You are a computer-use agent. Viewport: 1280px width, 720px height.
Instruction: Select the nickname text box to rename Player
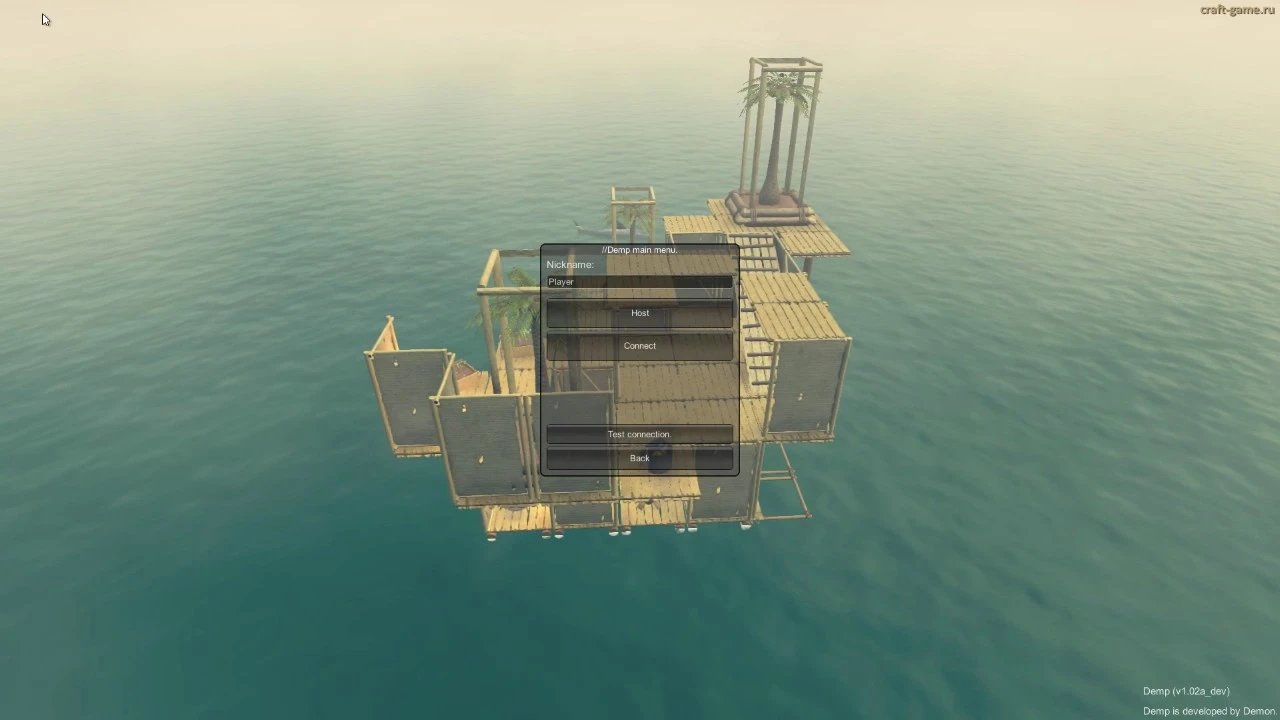click(639, 281)
